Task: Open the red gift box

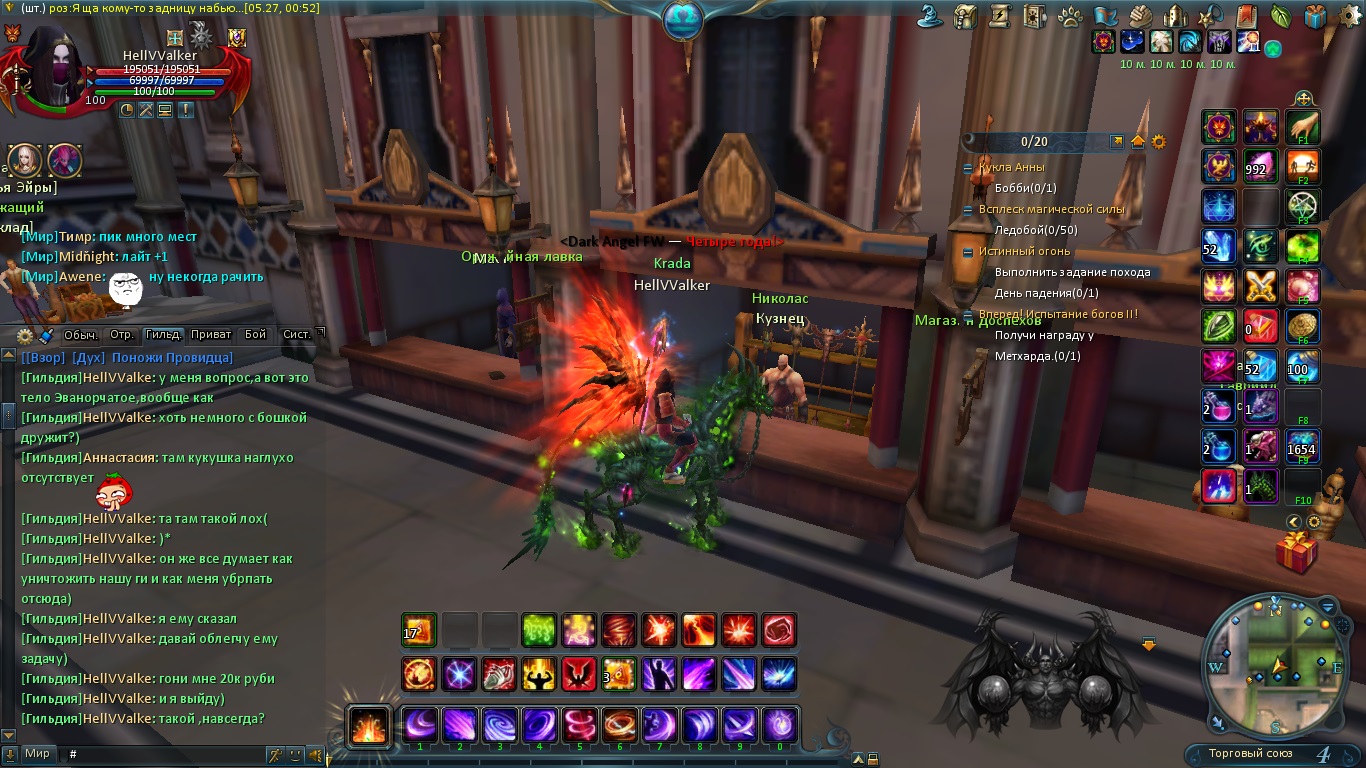Action: (x=1296, y=552)
